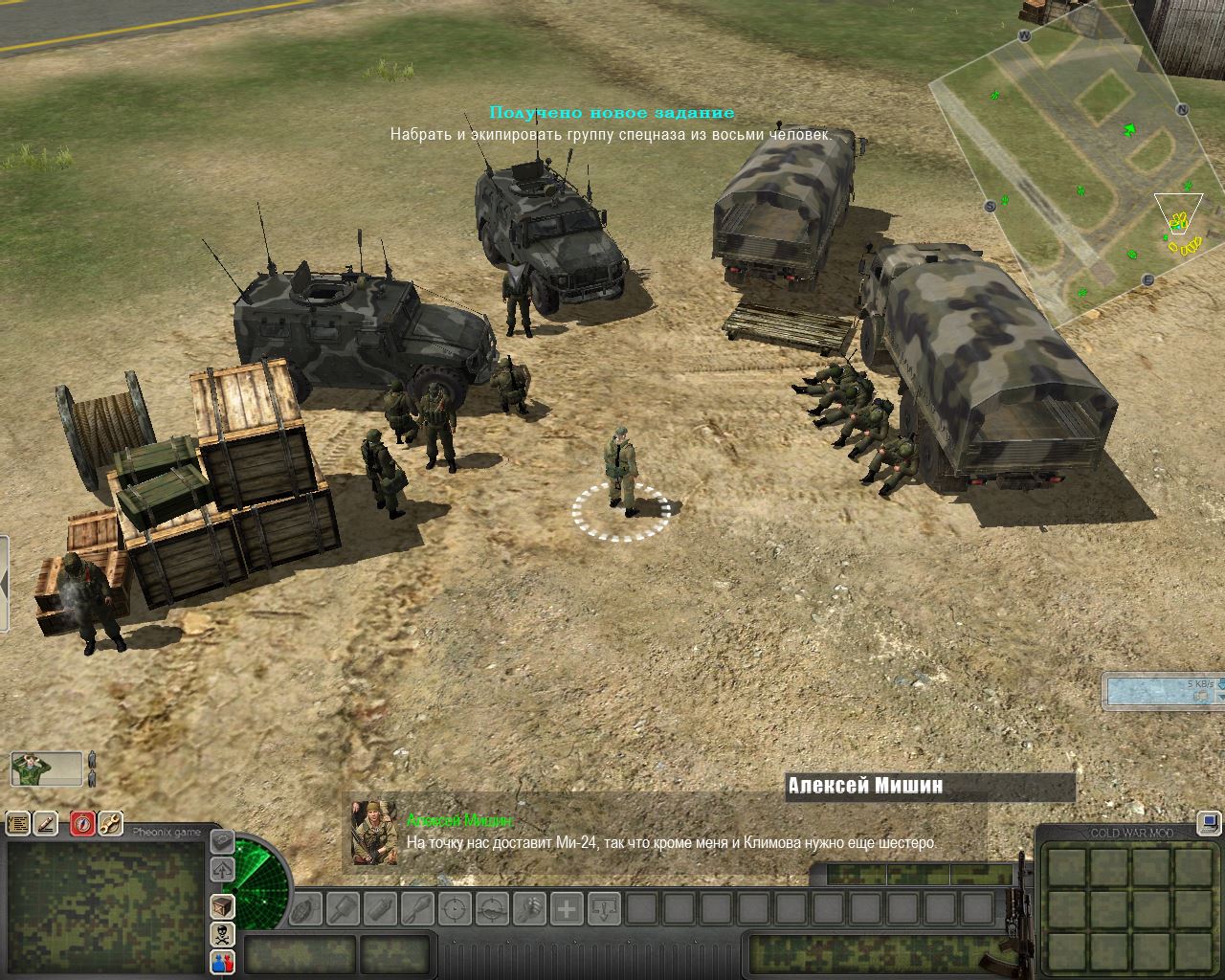Toggle the blue and red people icon
Viewport: 1225px width, 980px height.
(x=222, y=962)
